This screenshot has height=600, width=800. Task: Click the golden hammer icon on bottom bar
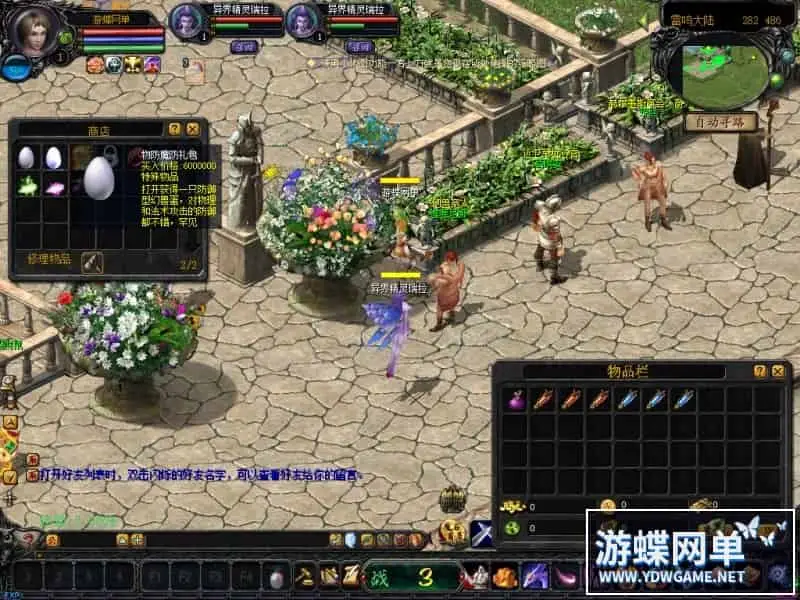pyautogui.click(x=304, y=576)
